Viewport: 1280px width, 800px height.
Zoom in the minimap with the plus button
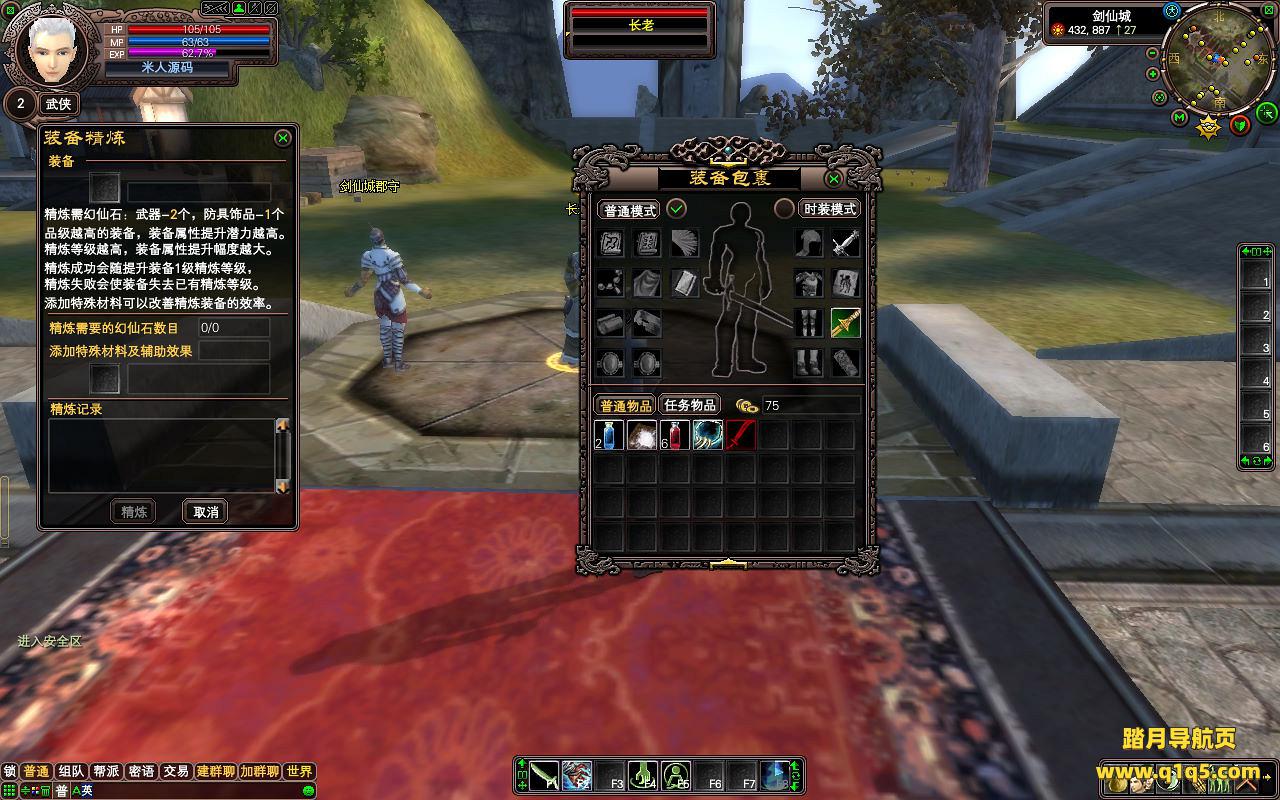[1153, 74]
